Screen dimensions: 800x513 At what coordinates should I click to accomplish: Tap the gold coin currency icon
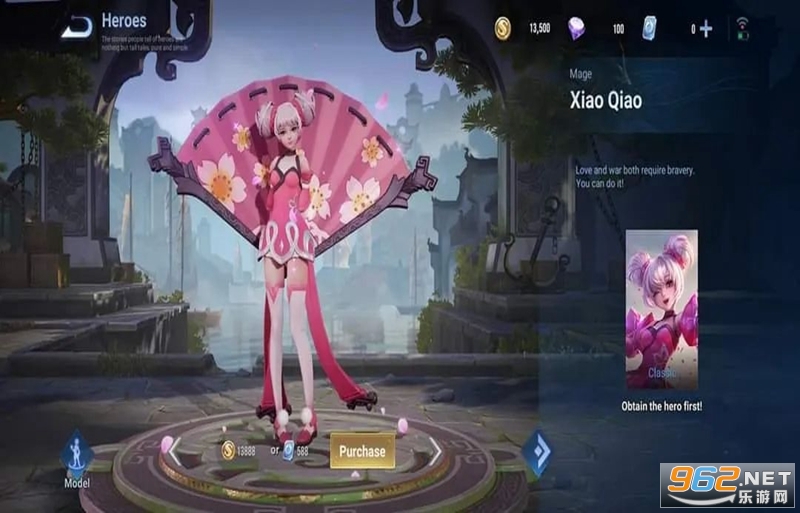[503, 29]
